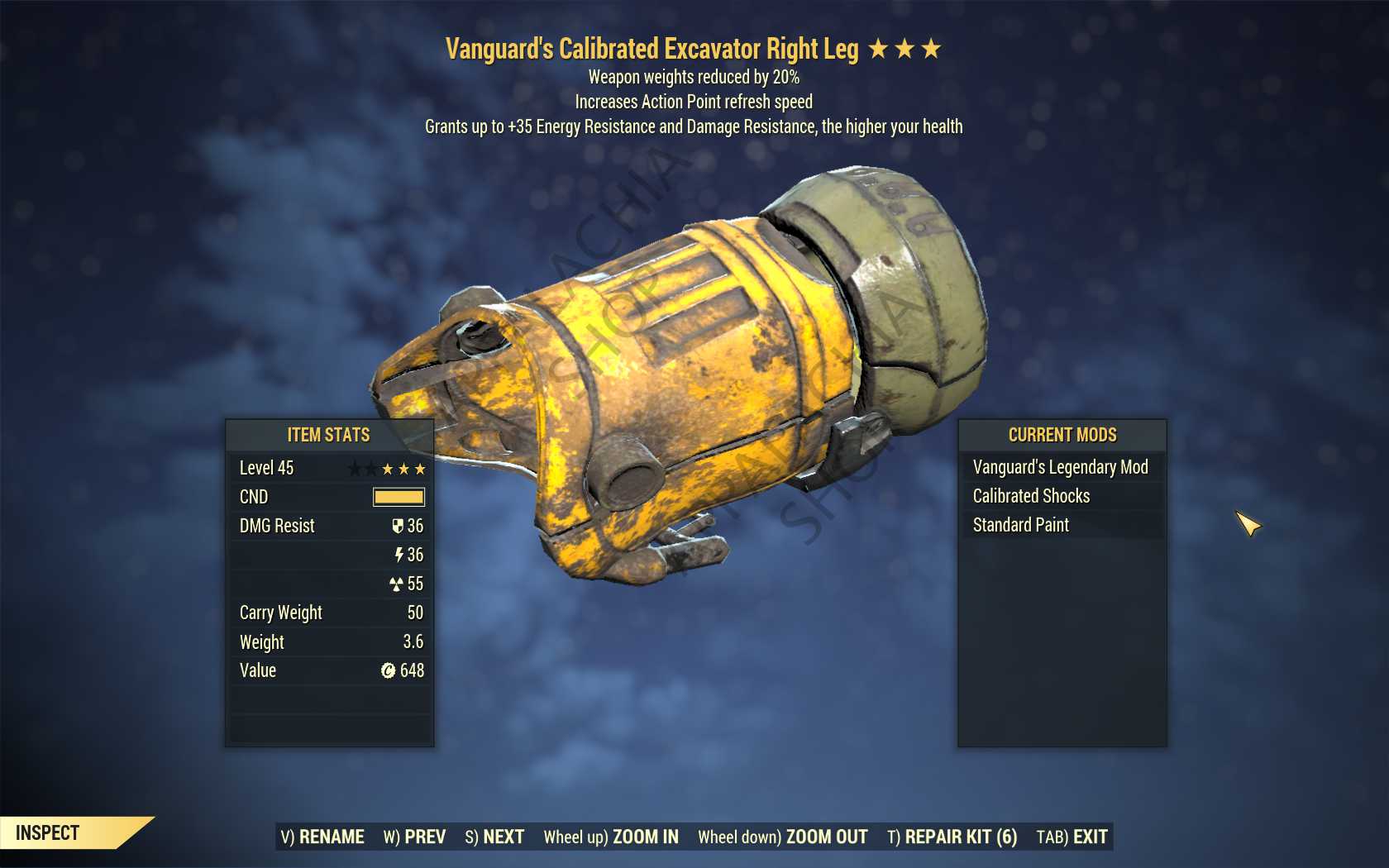Select the Vanguard's Legendary Mod row
1389x868 pixels.
point(1061,467)
